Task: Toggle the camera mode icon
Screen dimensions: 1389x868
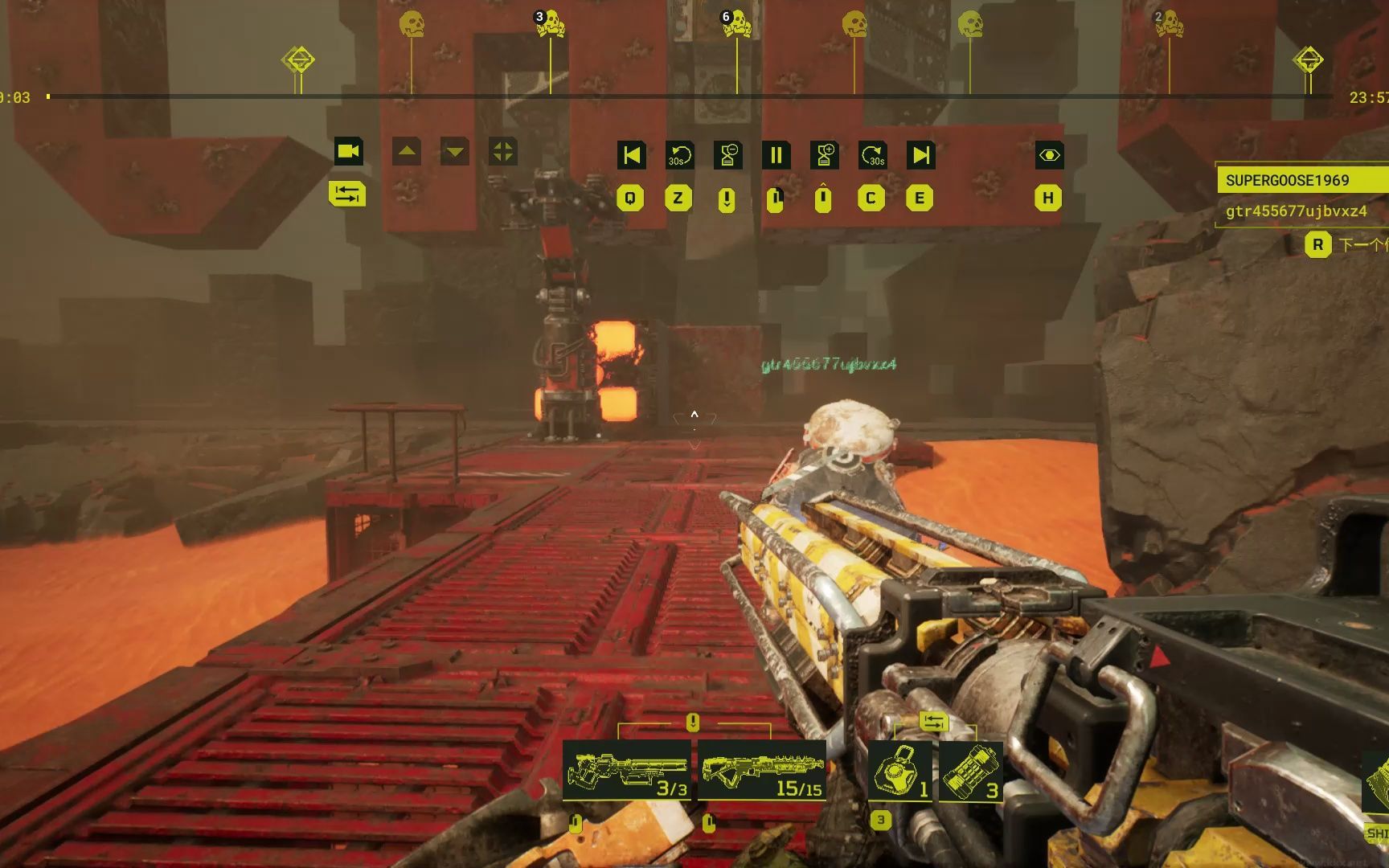Action: [349, 151]
